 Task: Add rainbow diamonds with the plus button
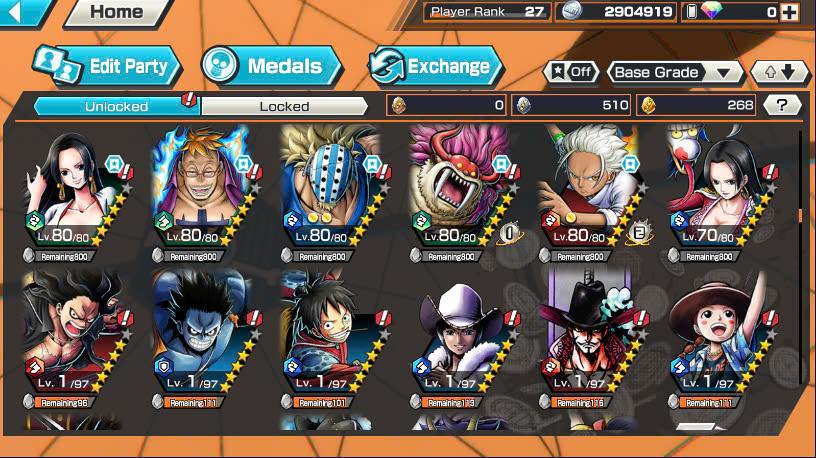[x=789, y=12]
